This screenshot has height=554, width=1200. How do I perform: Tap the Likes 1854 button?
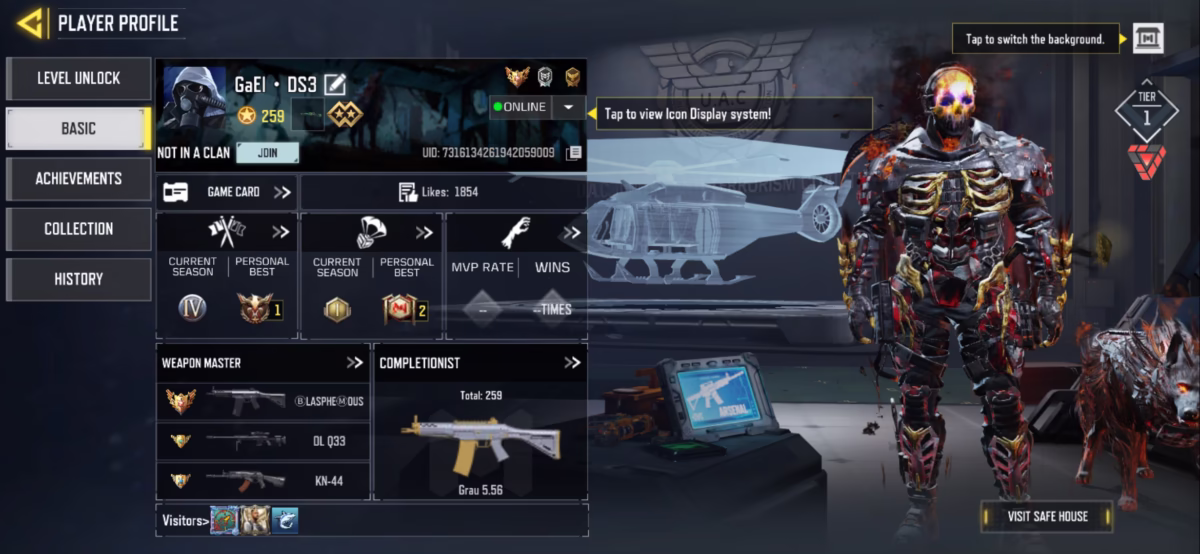pyautogui.click(x=443, y=192)
